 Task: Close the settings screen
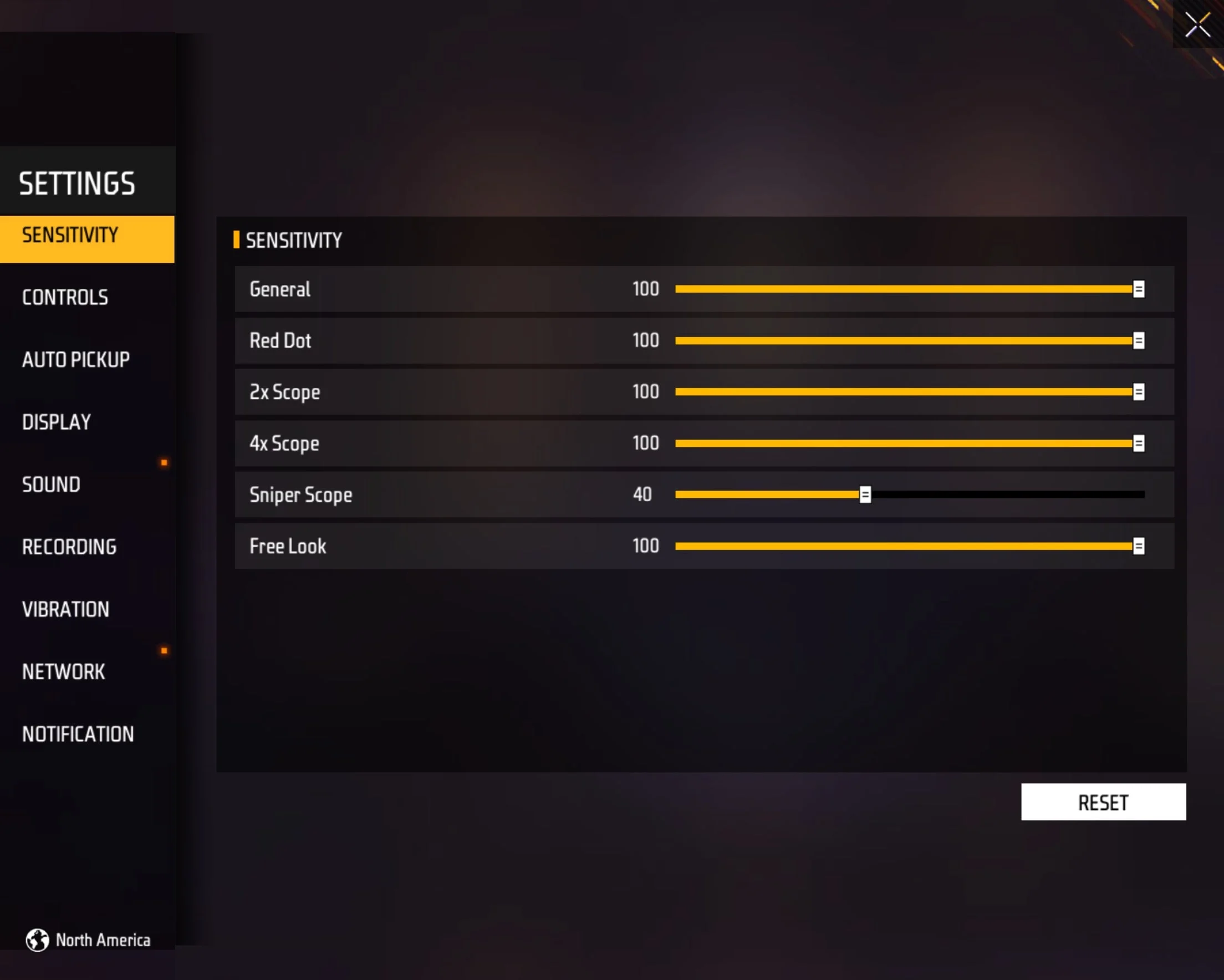tap(1197, 25)
